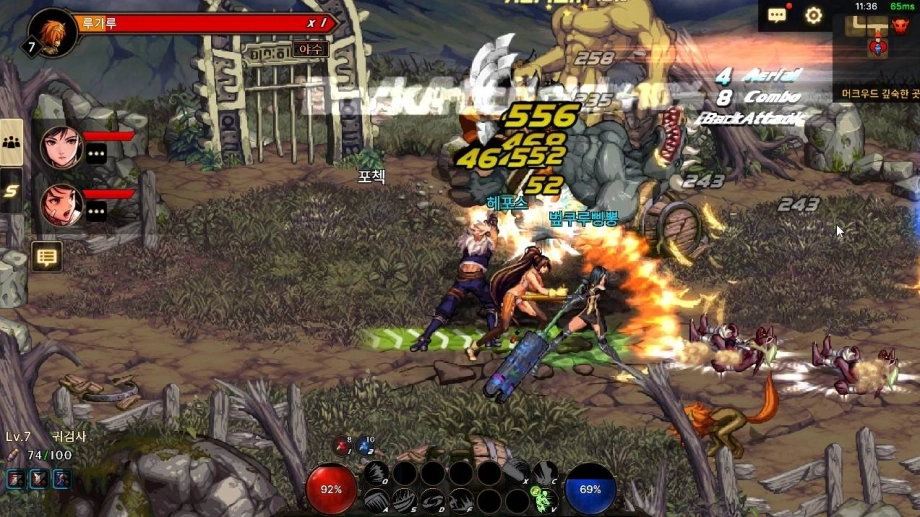Select the dark-haired party member portrait
This screenshot has width=920, height=517.
(61, 148)
